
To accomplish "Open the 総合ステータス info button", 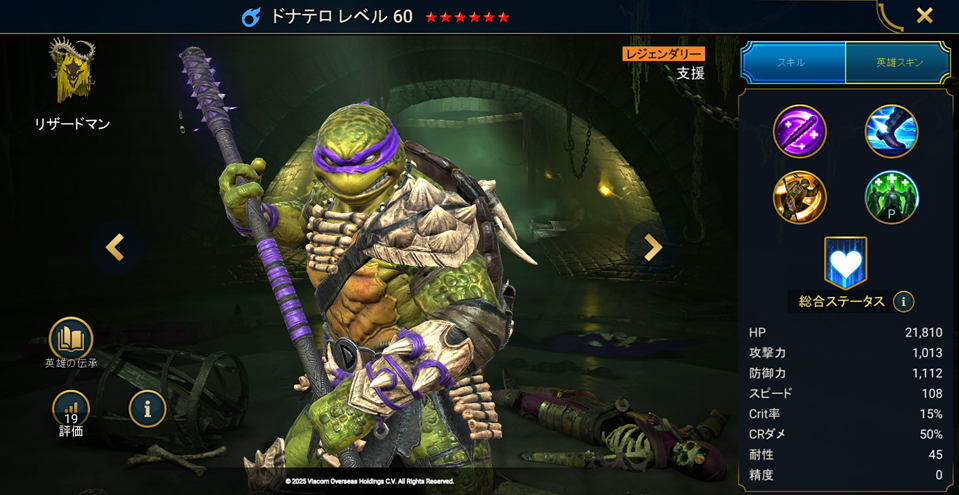I will [x=903, y=301].
